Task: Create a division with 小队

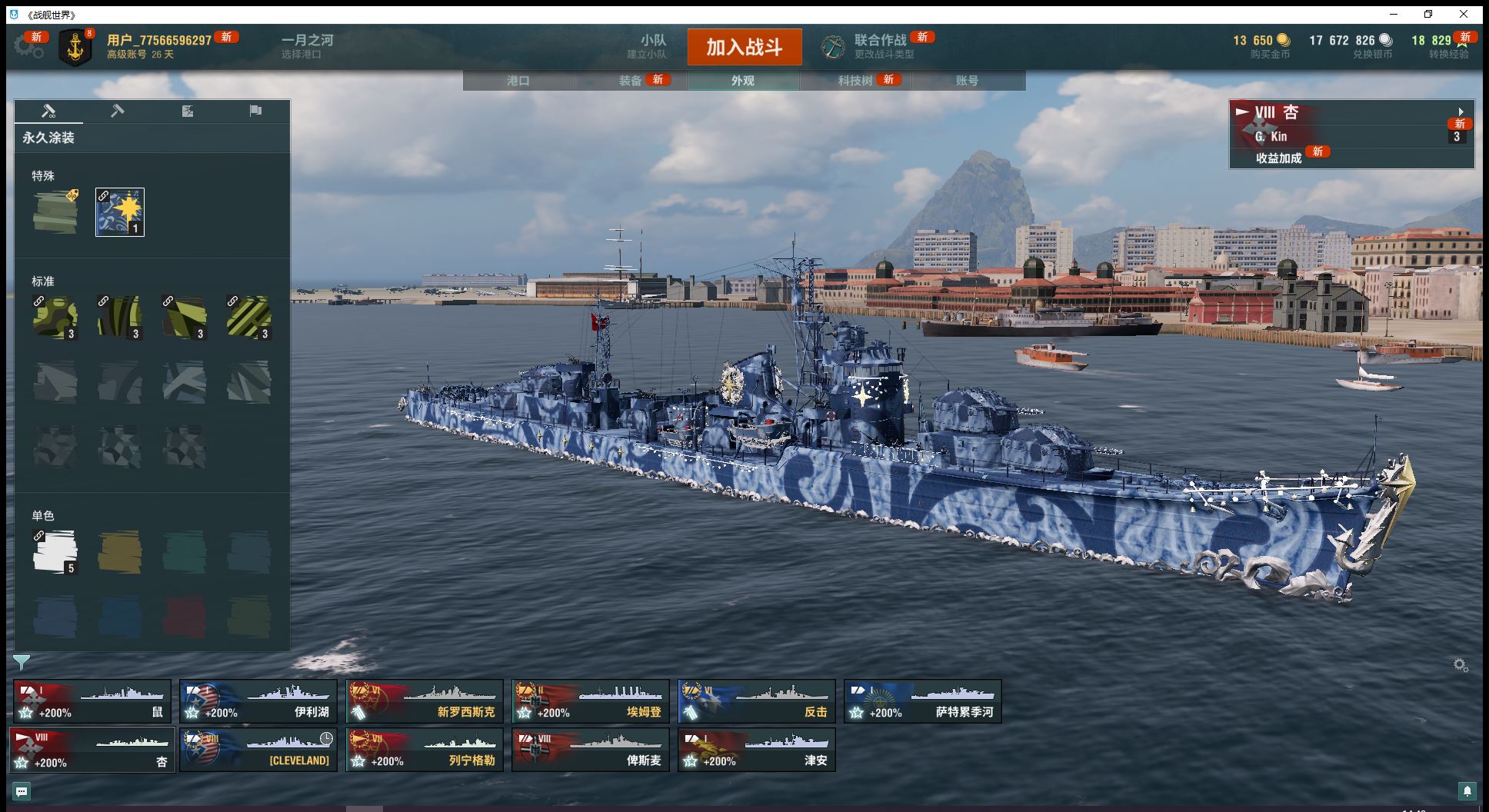Action: (653, 46)
